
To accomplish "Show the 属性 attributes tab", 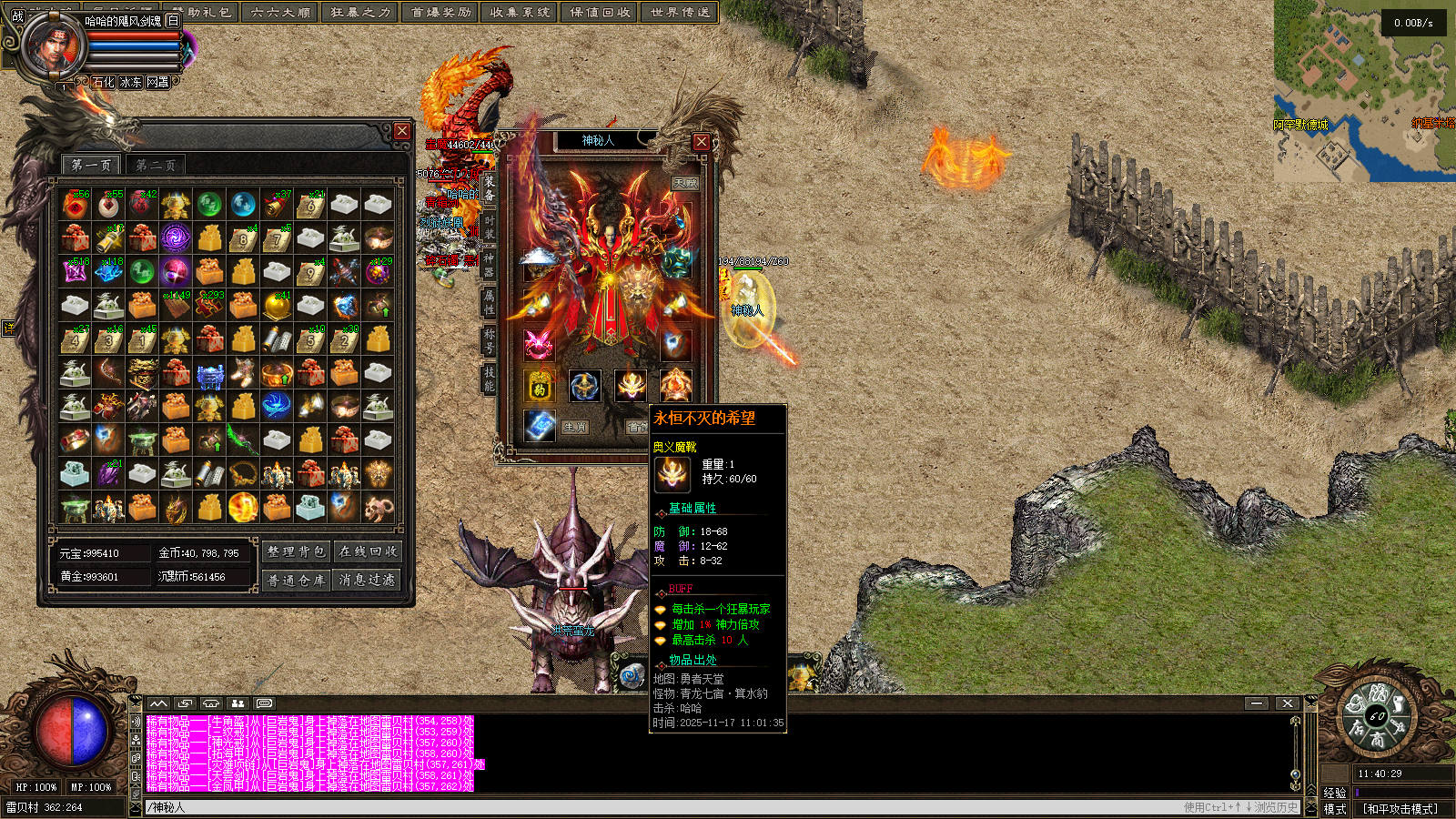I will click(x=490, y=302).
